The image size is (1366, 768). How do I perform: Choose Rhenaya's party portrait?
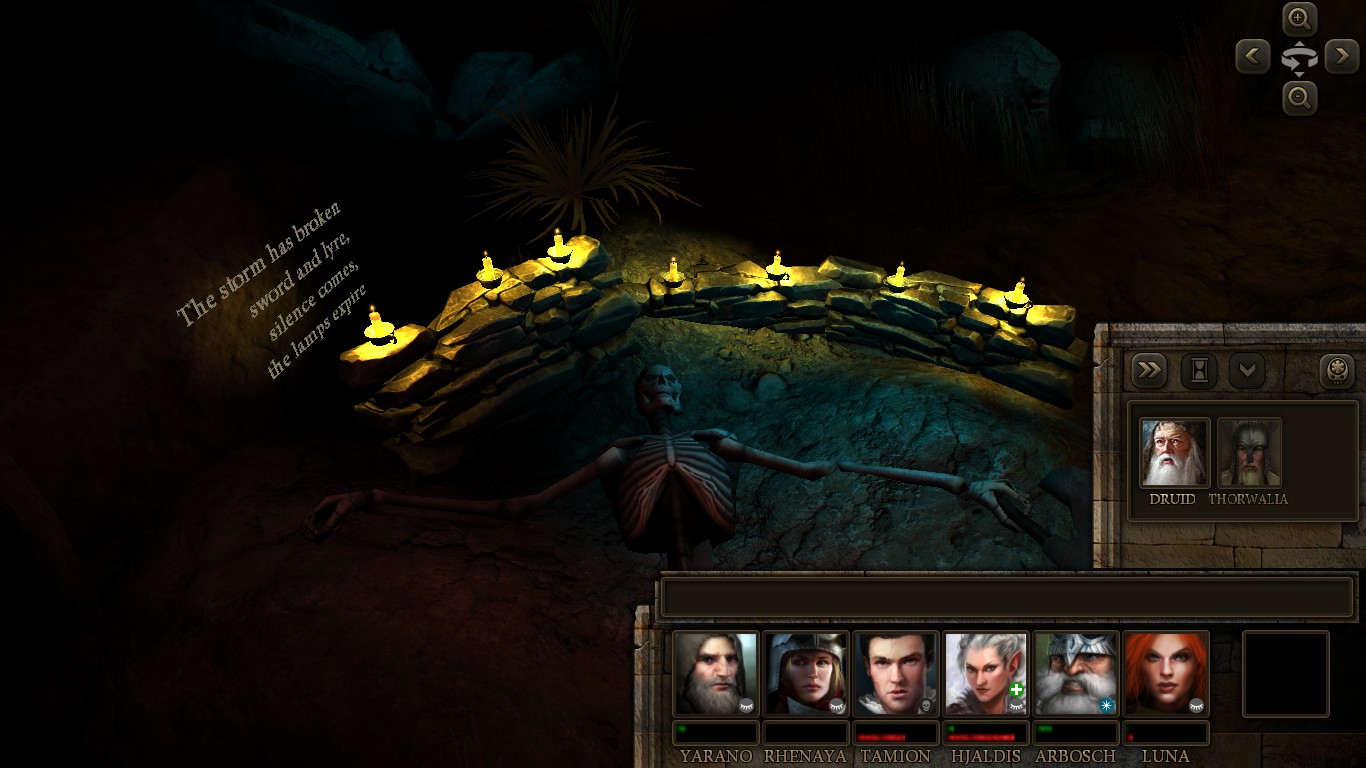click(x=806, y=673)
